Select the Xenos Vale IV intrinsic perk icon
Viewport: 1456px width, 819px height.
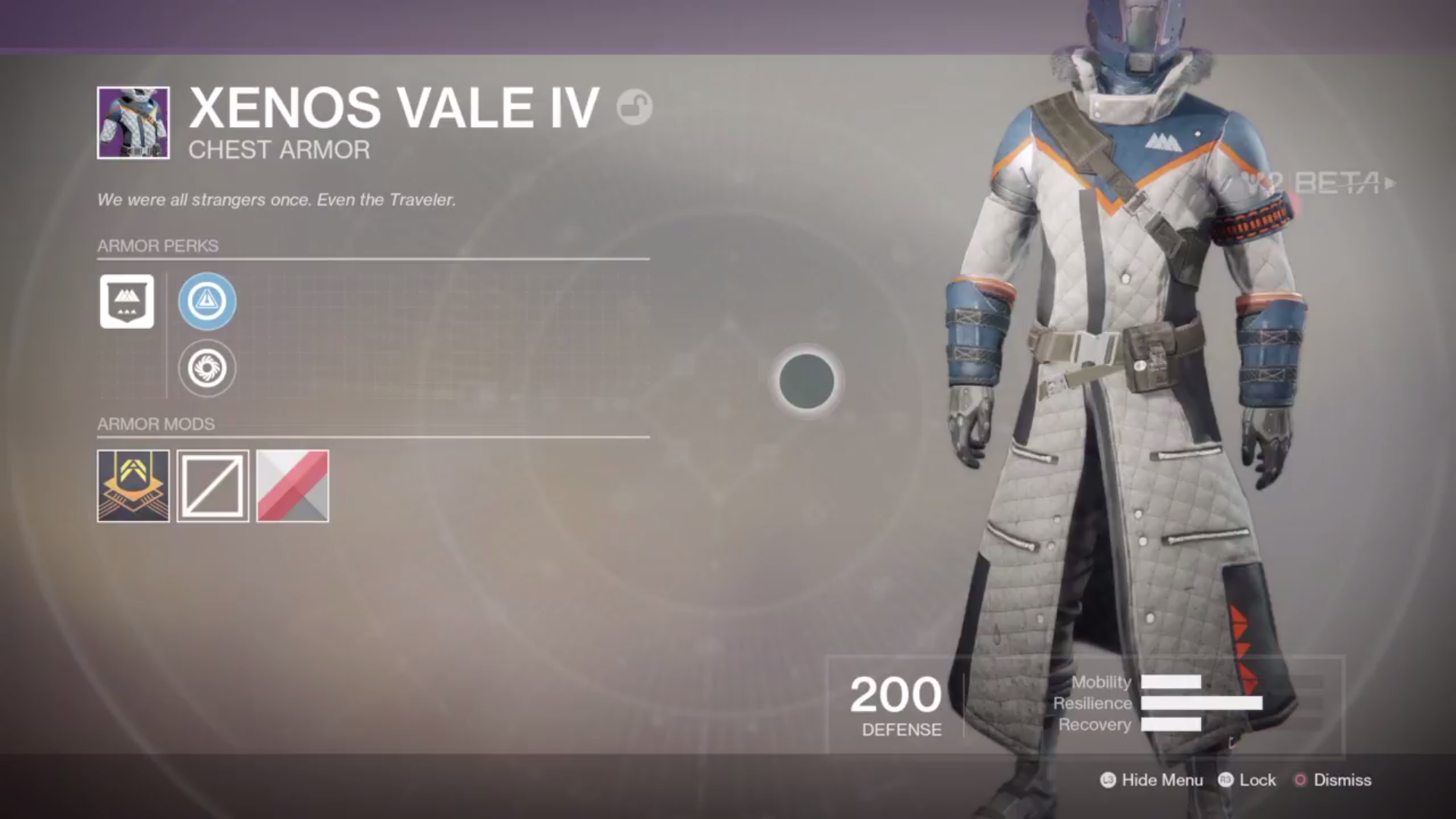pyautogui.click(x=127, y=301)
